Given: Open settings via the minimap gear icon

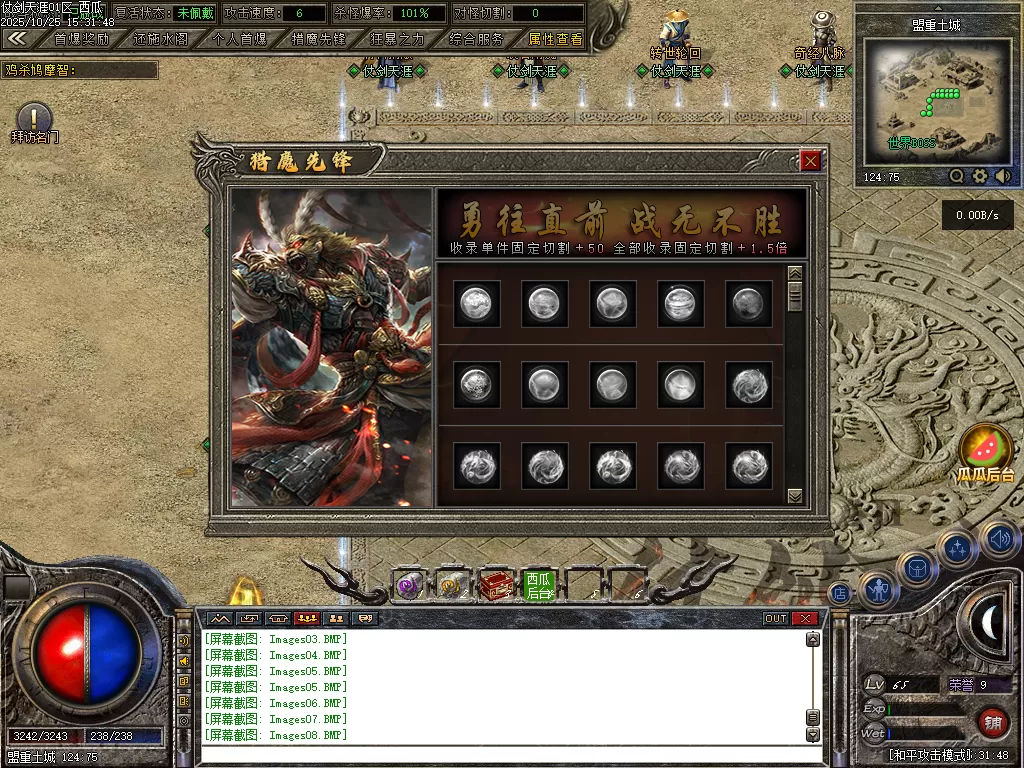Looking at the screenshot, I should [x=980, y=176].
